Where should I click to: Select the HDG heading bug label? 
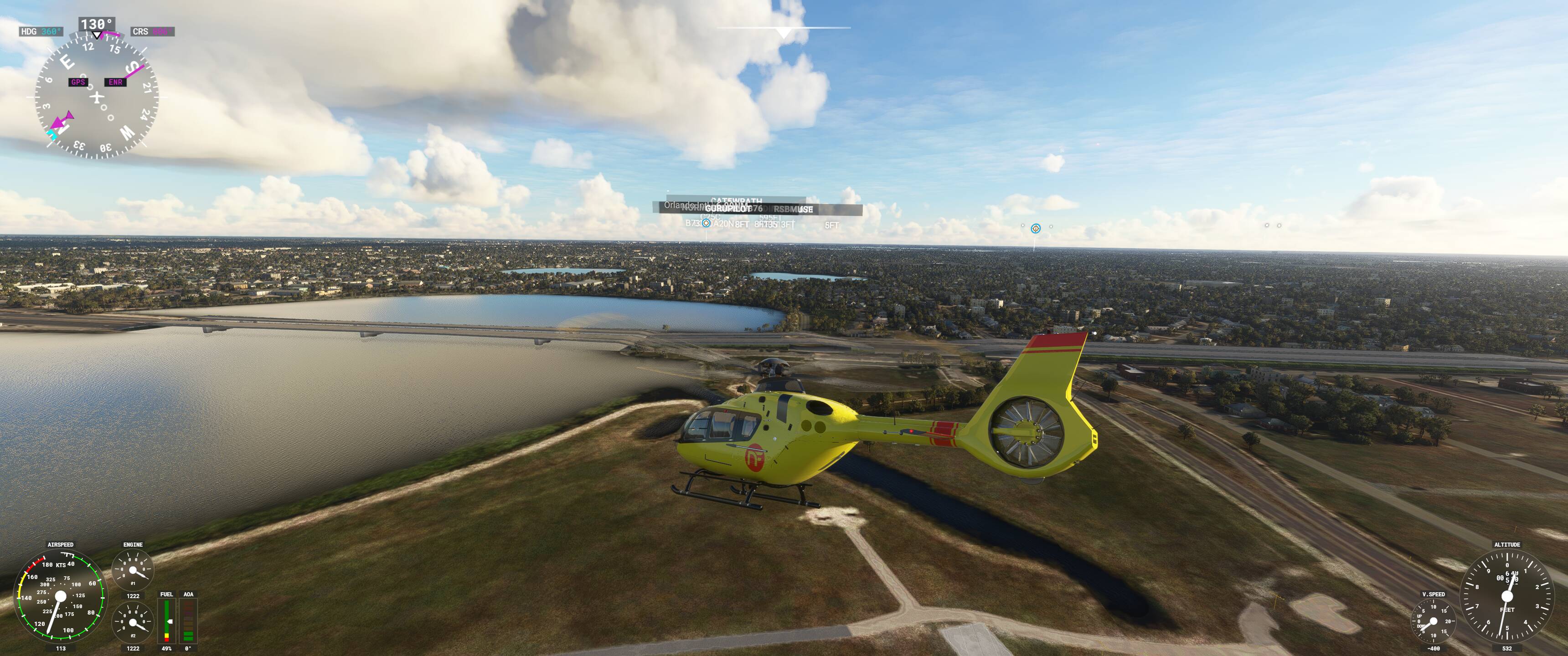tap(40, 31)
